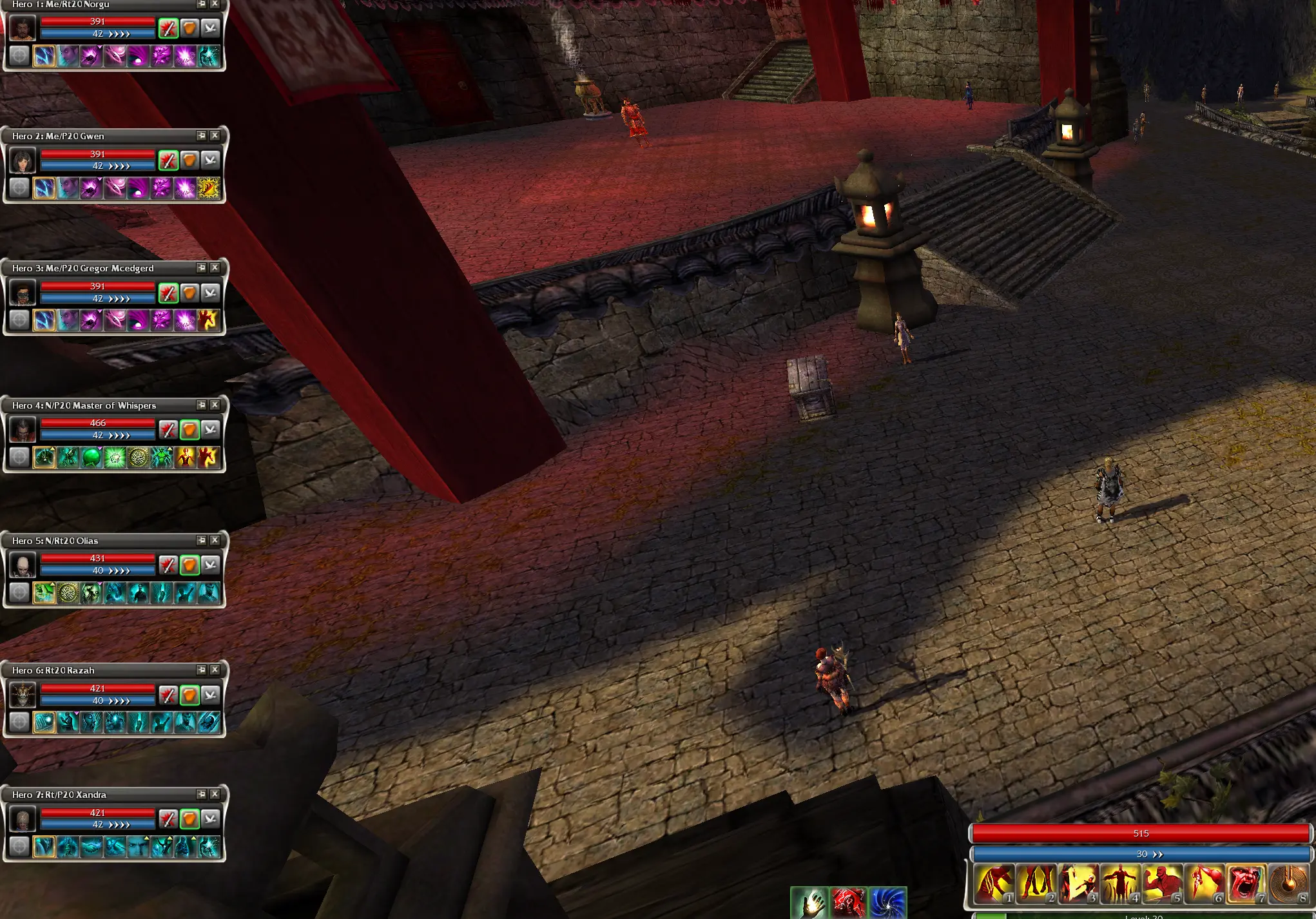Select Razah's hero portrait

[23, 695]
